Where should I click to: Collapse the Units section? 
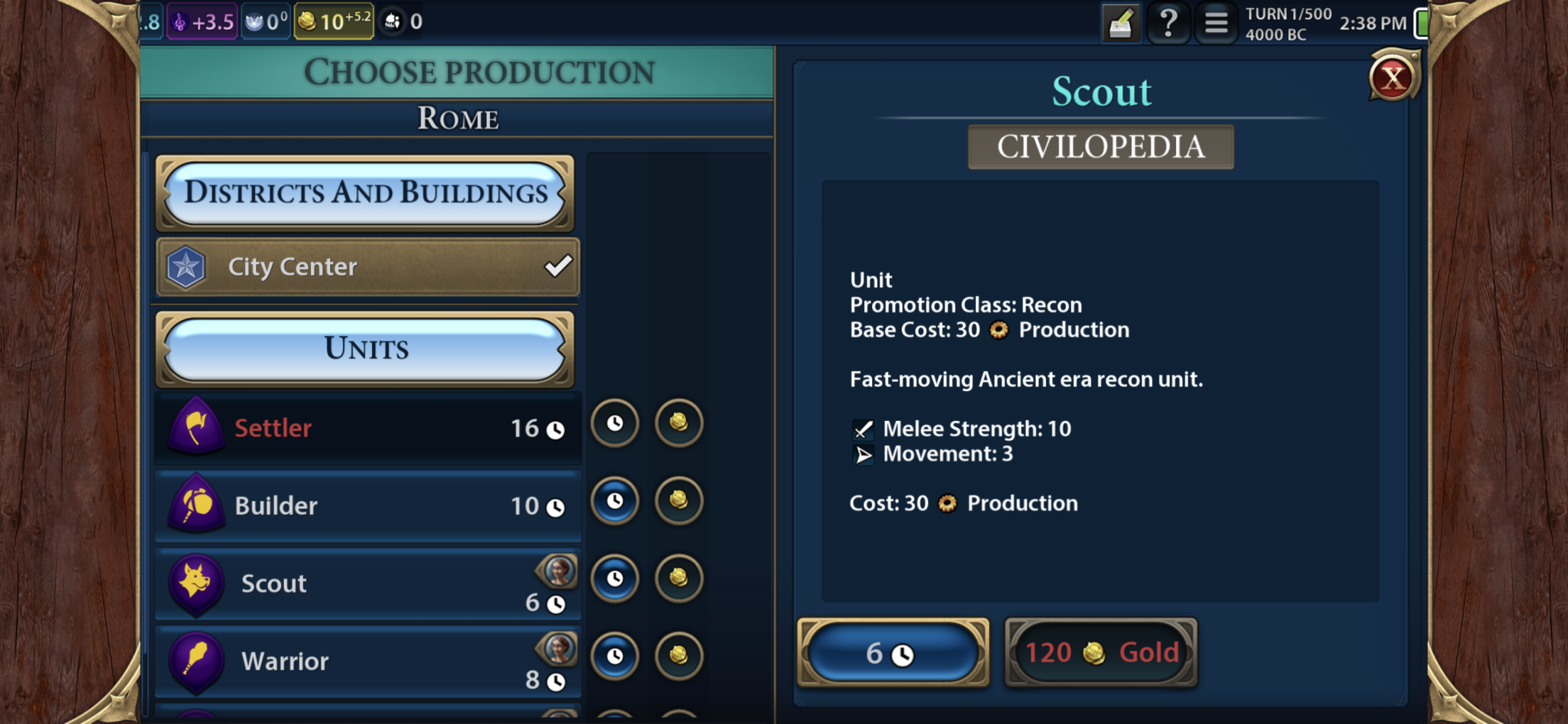[366, 348]
